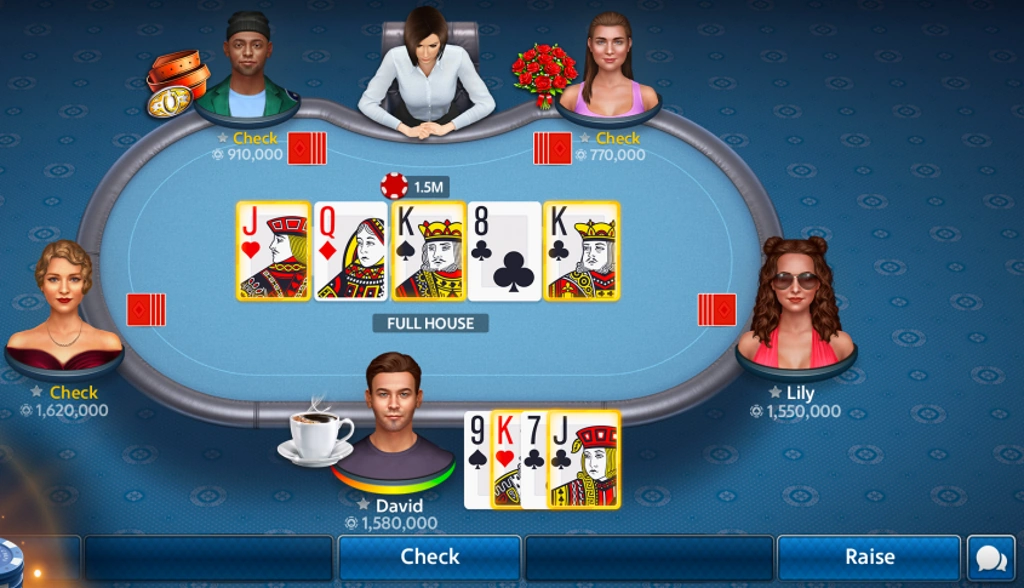Click the Raise button

click(868, 557)
